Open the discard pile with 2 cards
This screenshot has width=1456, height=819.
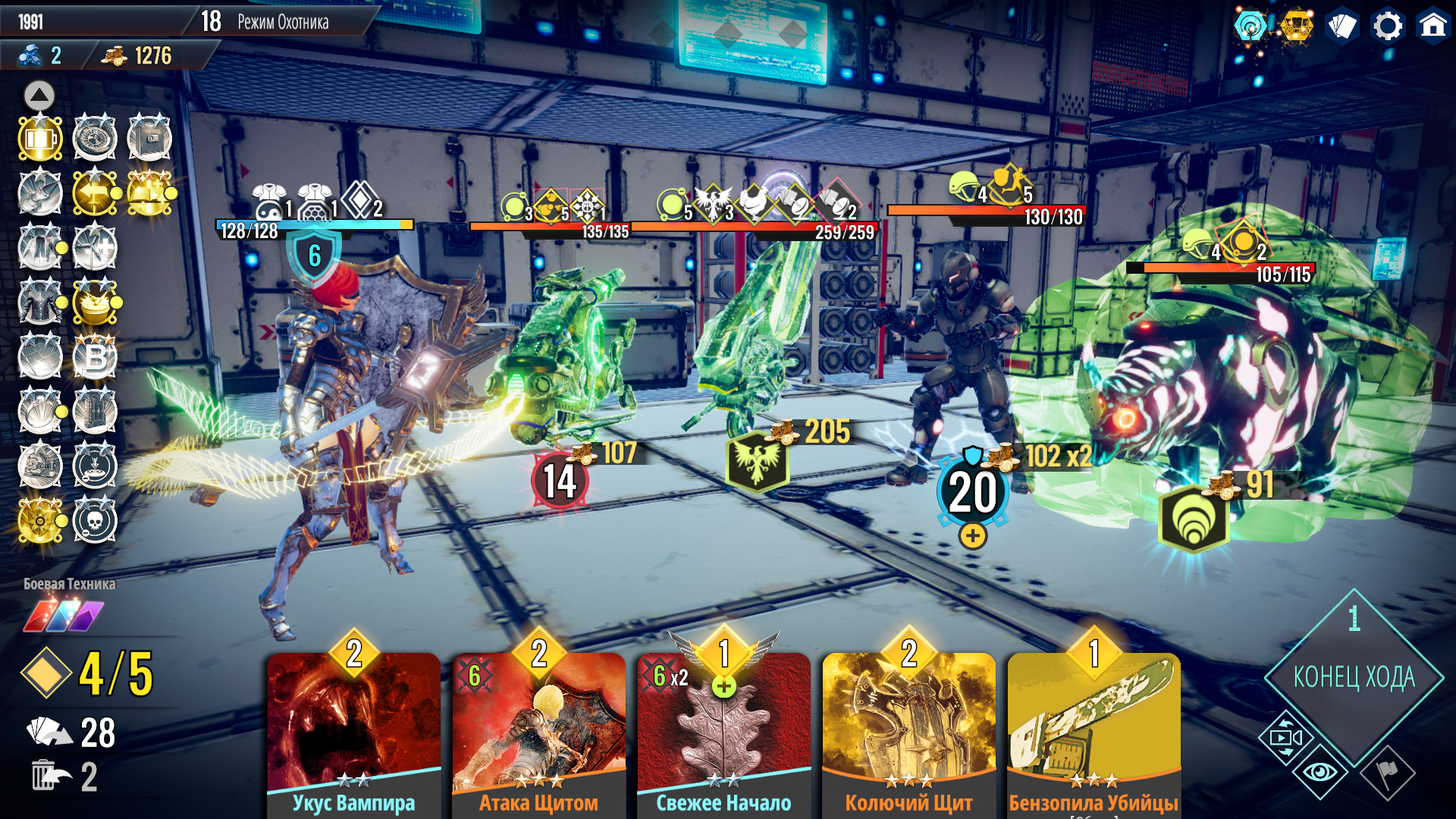click(64, 777)
